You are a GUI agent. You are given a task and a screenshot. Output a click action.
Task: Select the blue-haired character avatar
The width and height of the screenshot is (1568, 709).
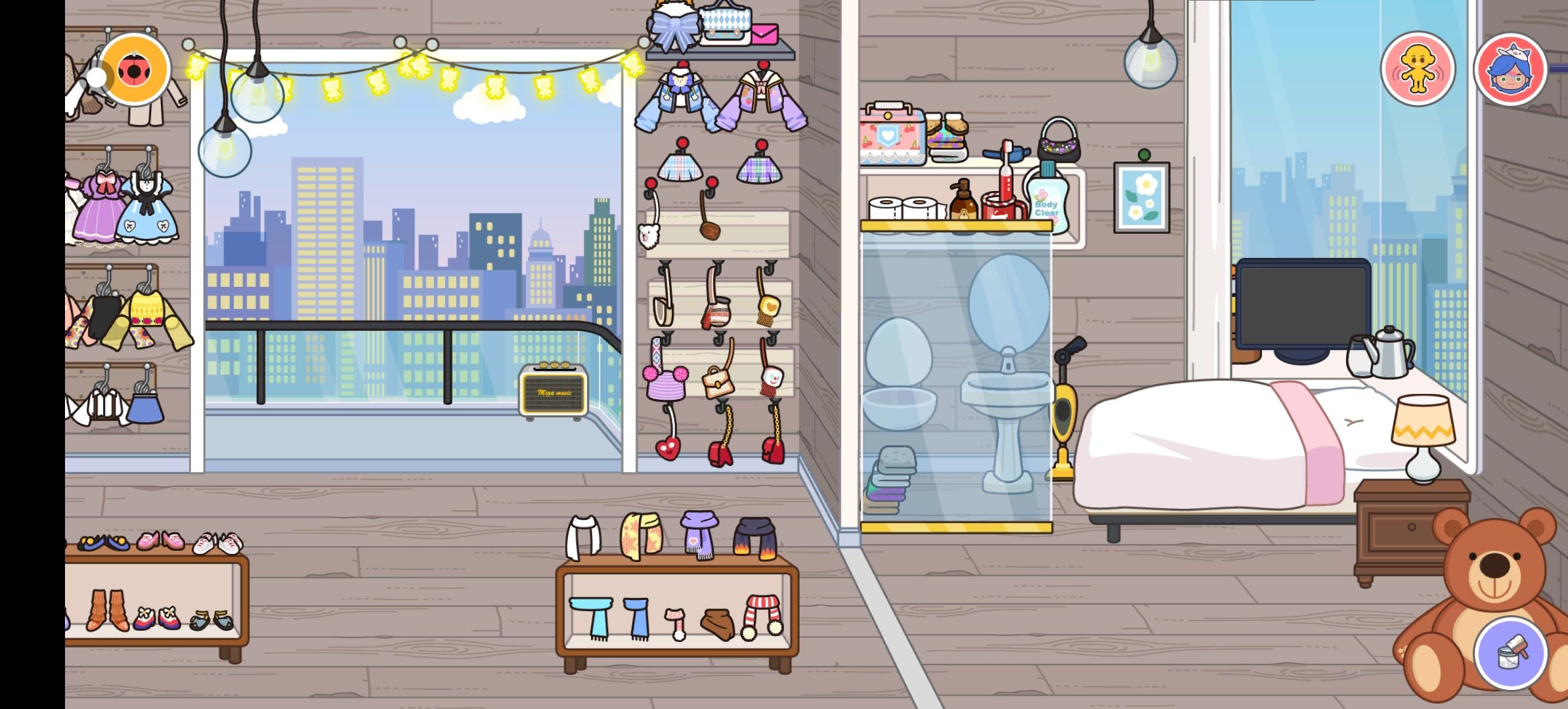[1510, 69]
